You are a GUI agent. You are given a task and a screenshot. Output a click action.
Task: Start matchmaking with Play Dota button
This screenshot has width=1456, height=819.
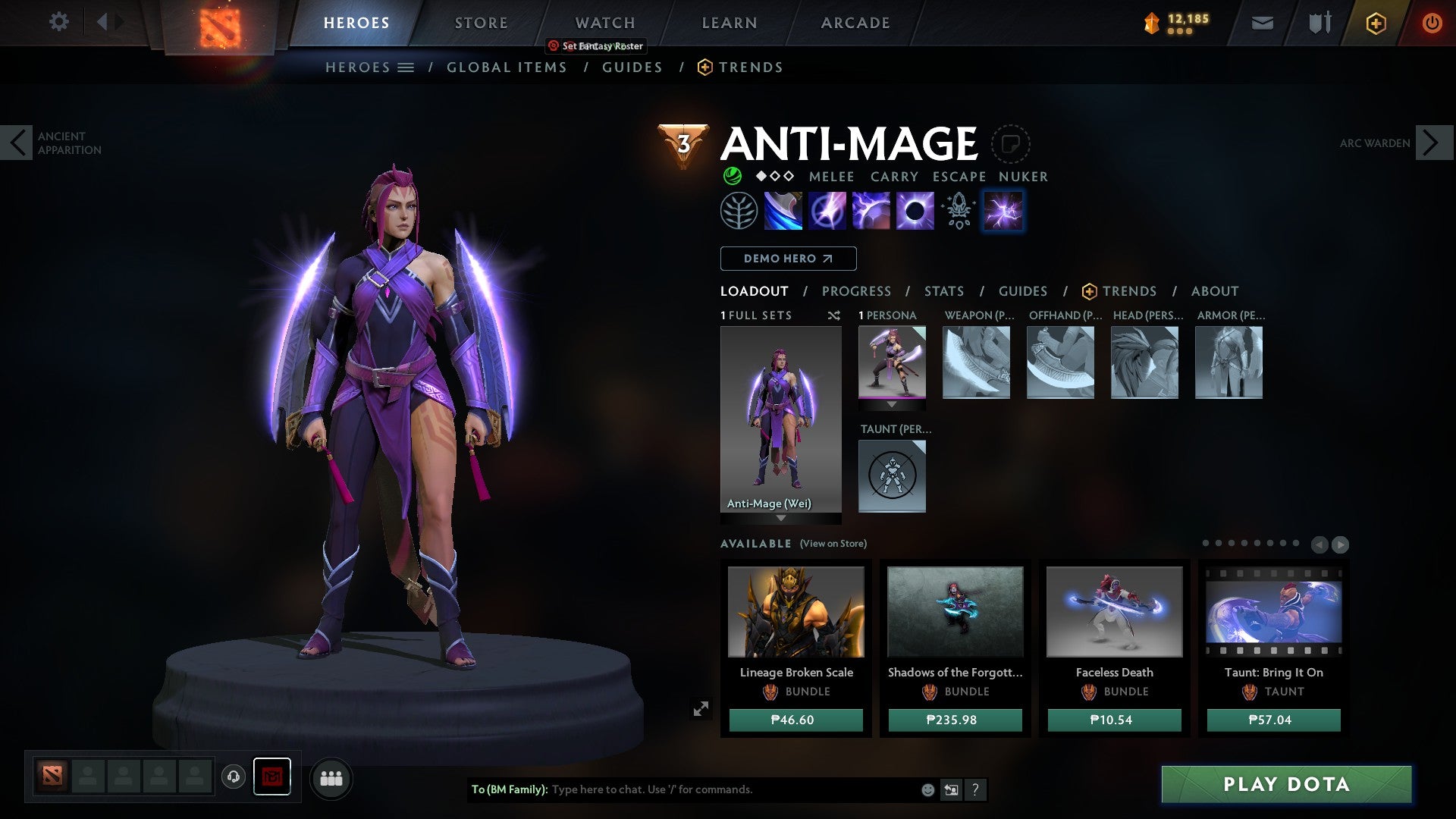1286,784
